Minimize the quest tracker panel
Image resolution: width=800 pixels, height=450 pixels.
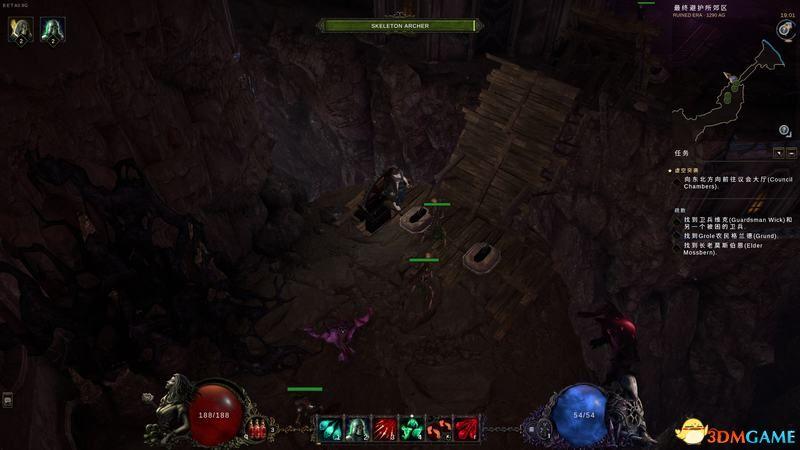pos(791,153)
